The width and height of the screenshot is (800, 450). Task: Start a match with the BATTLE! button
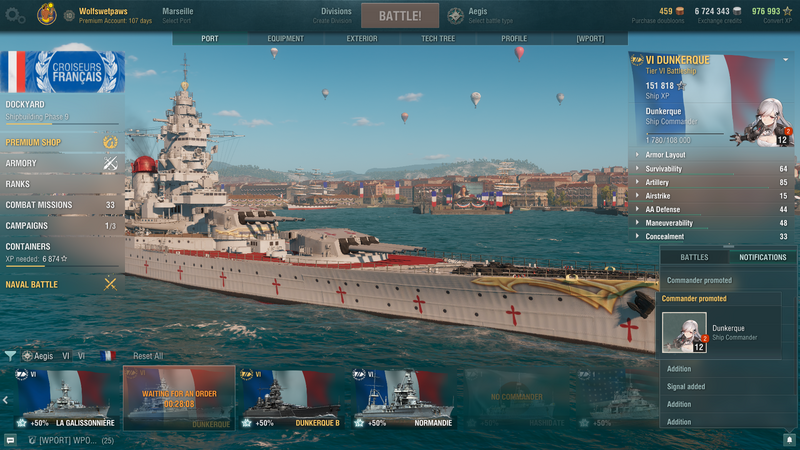(399, 16)
